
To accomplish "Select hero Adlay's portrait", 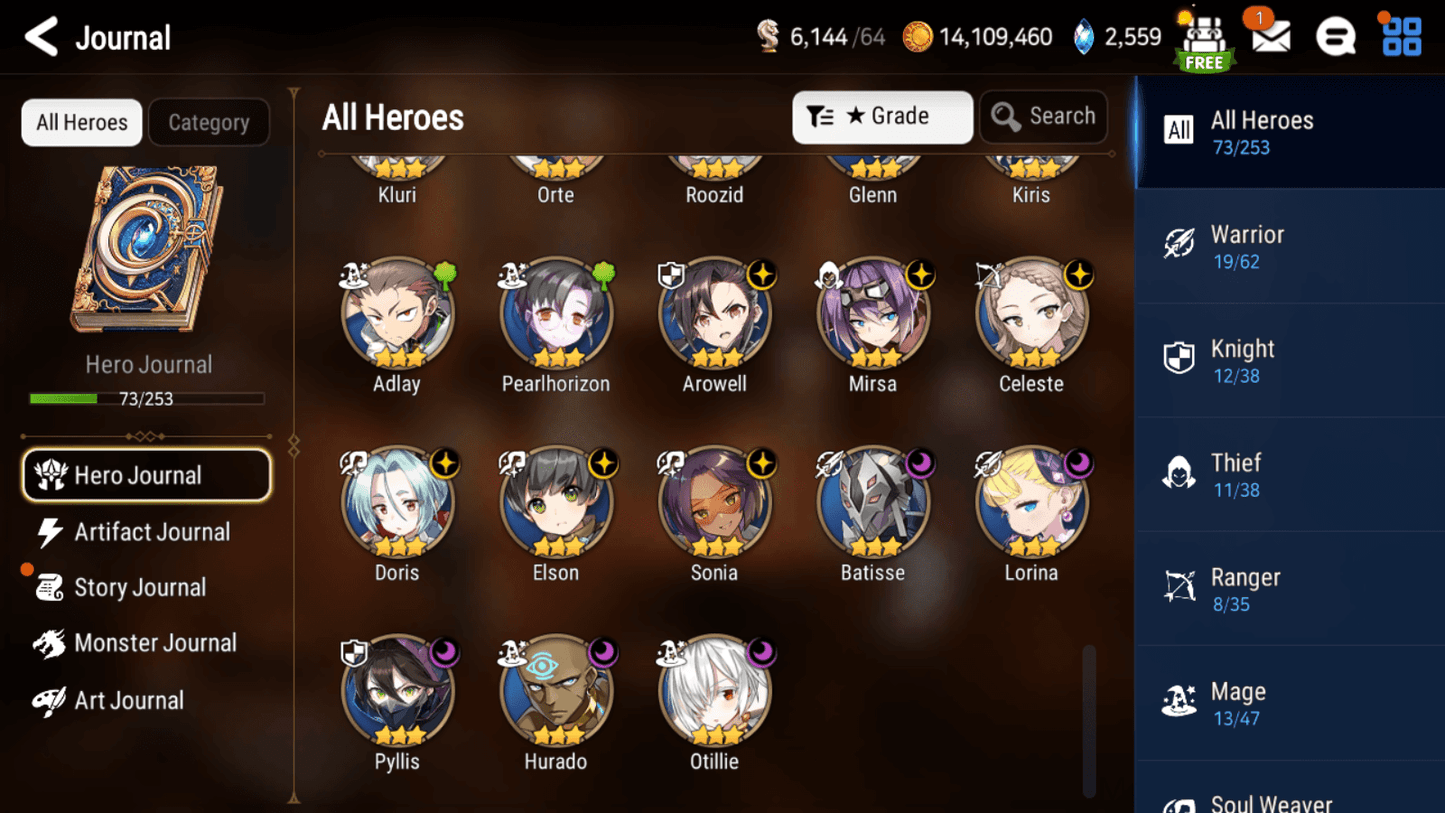I will pos(397,315).
